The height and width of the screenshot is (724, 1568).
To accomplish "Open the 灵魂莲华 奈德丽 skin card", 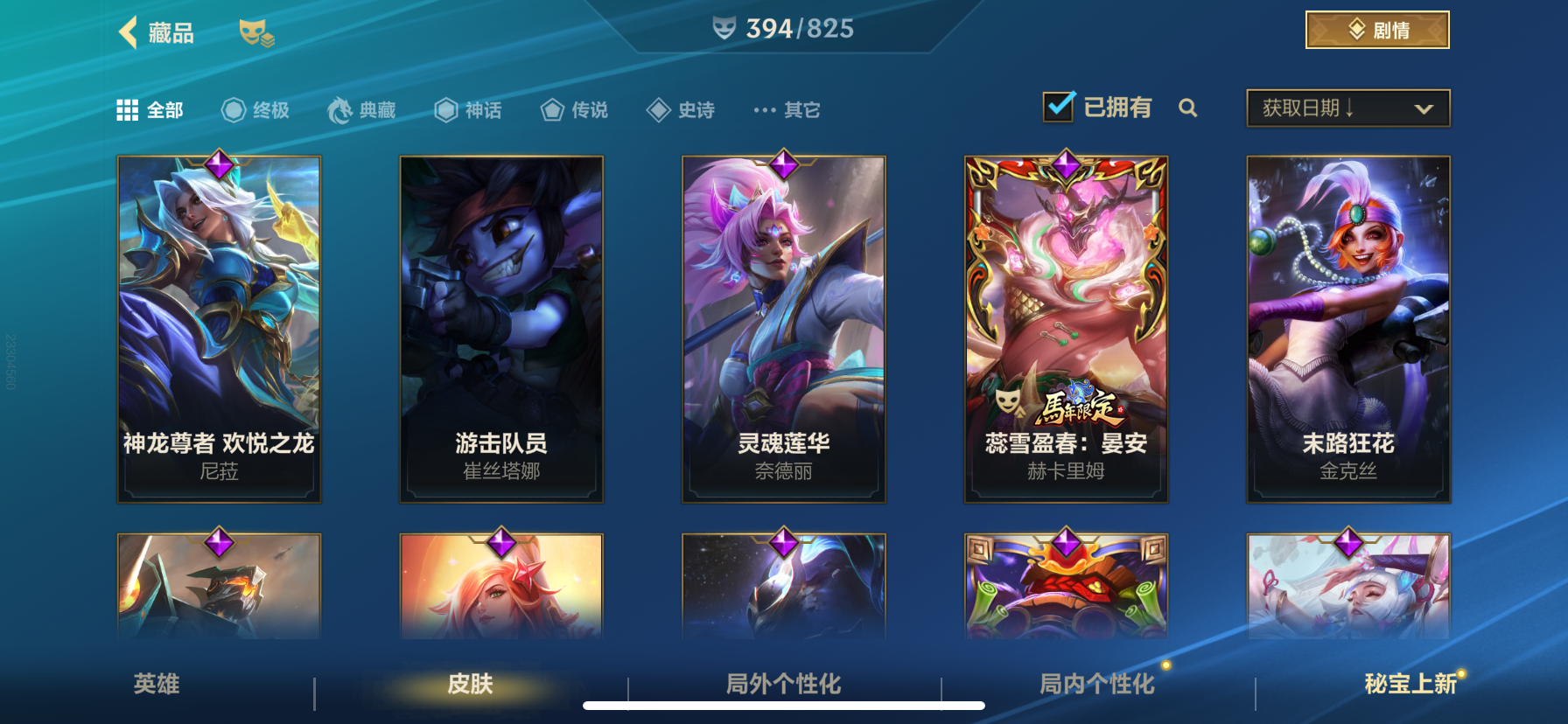I will click(783, 328).
